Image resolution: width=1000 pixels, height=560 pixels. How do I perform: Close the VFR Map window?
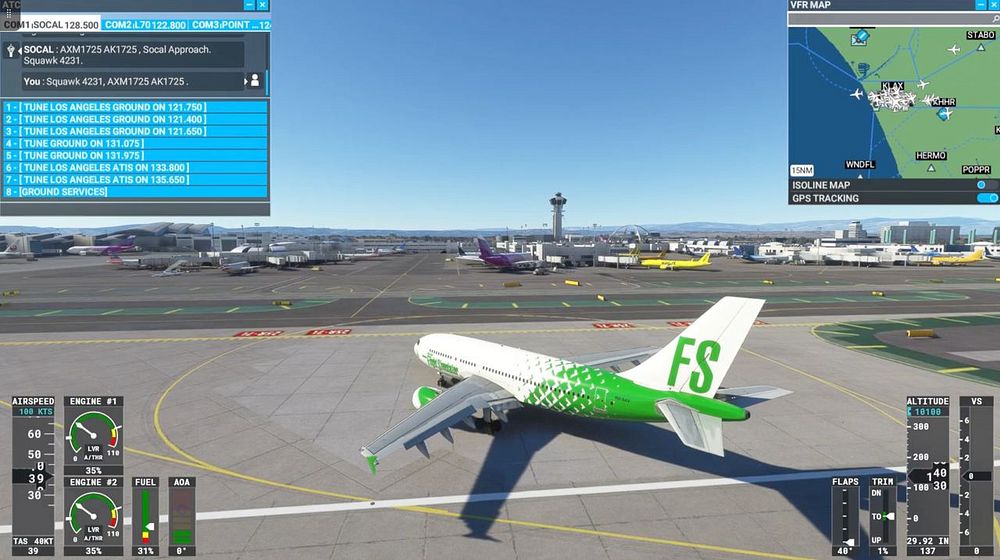click(x=993, y=5)
